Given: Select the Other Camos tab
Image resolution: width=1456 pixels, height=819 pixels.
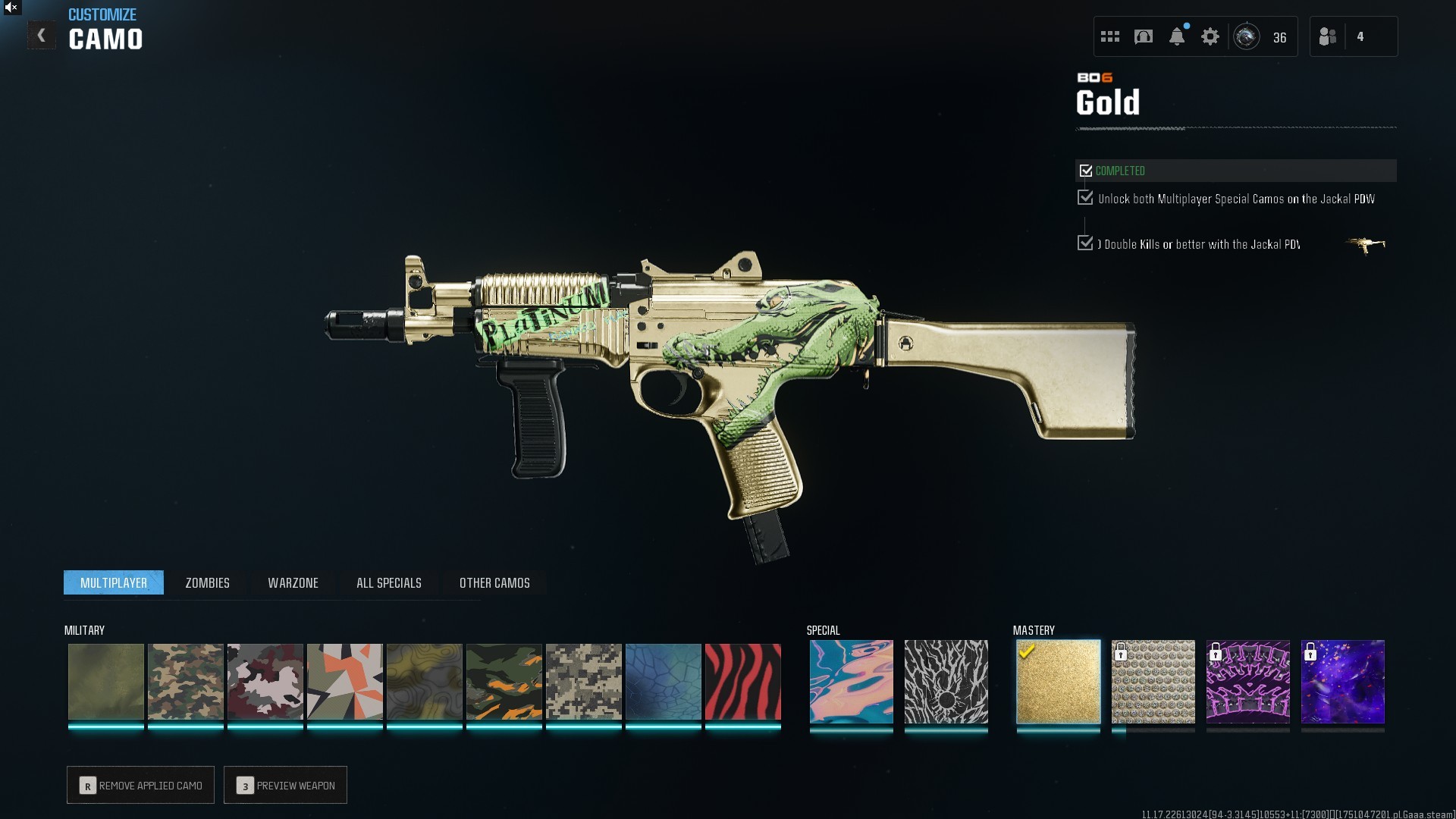Looking at the screenshot, I should pos(494,582).
